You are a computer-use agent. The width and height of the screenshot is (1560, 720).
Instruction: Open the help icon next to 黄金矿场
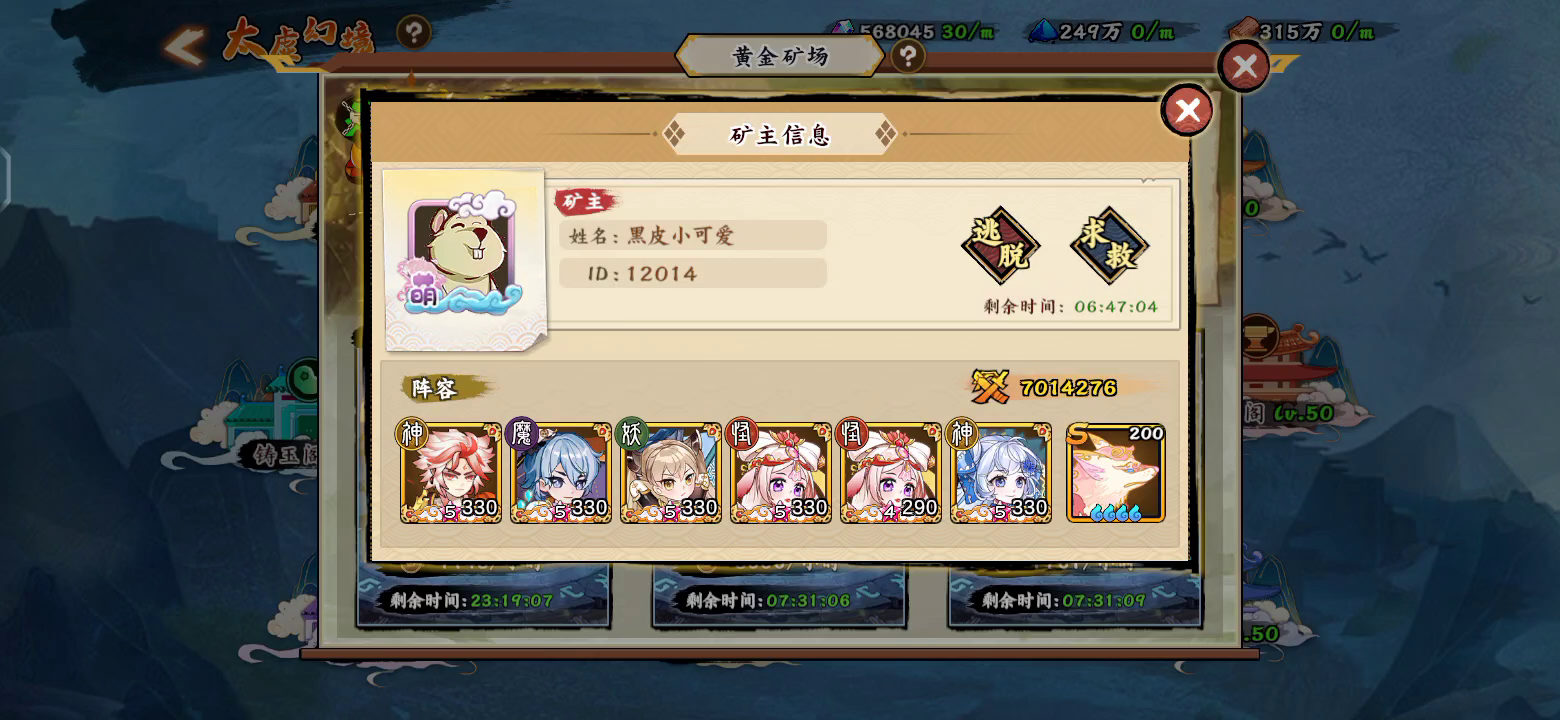pyautogui.click(x=906, y=57)
